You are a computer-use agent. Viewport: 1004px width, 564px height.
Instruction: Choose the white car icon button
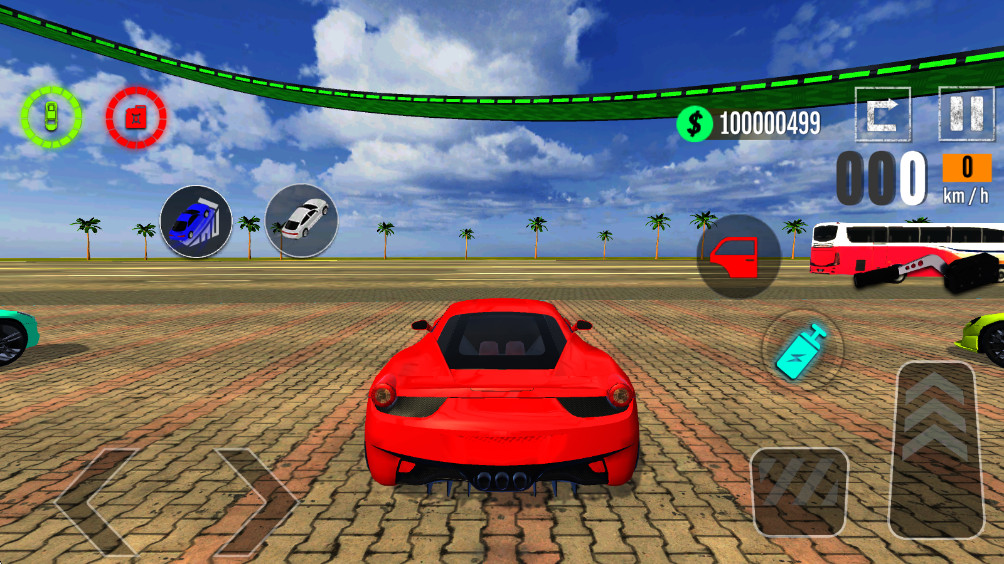click(x=301, y=220)
